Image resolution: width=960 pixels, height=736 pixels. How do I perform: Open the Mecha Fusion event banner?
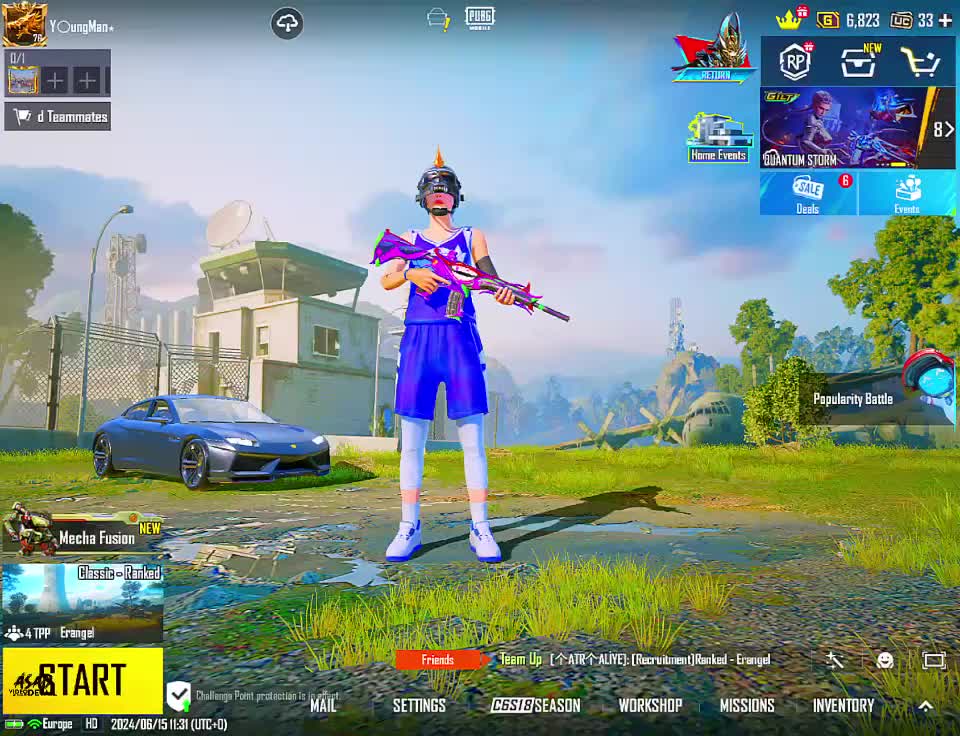click(82, 532)
